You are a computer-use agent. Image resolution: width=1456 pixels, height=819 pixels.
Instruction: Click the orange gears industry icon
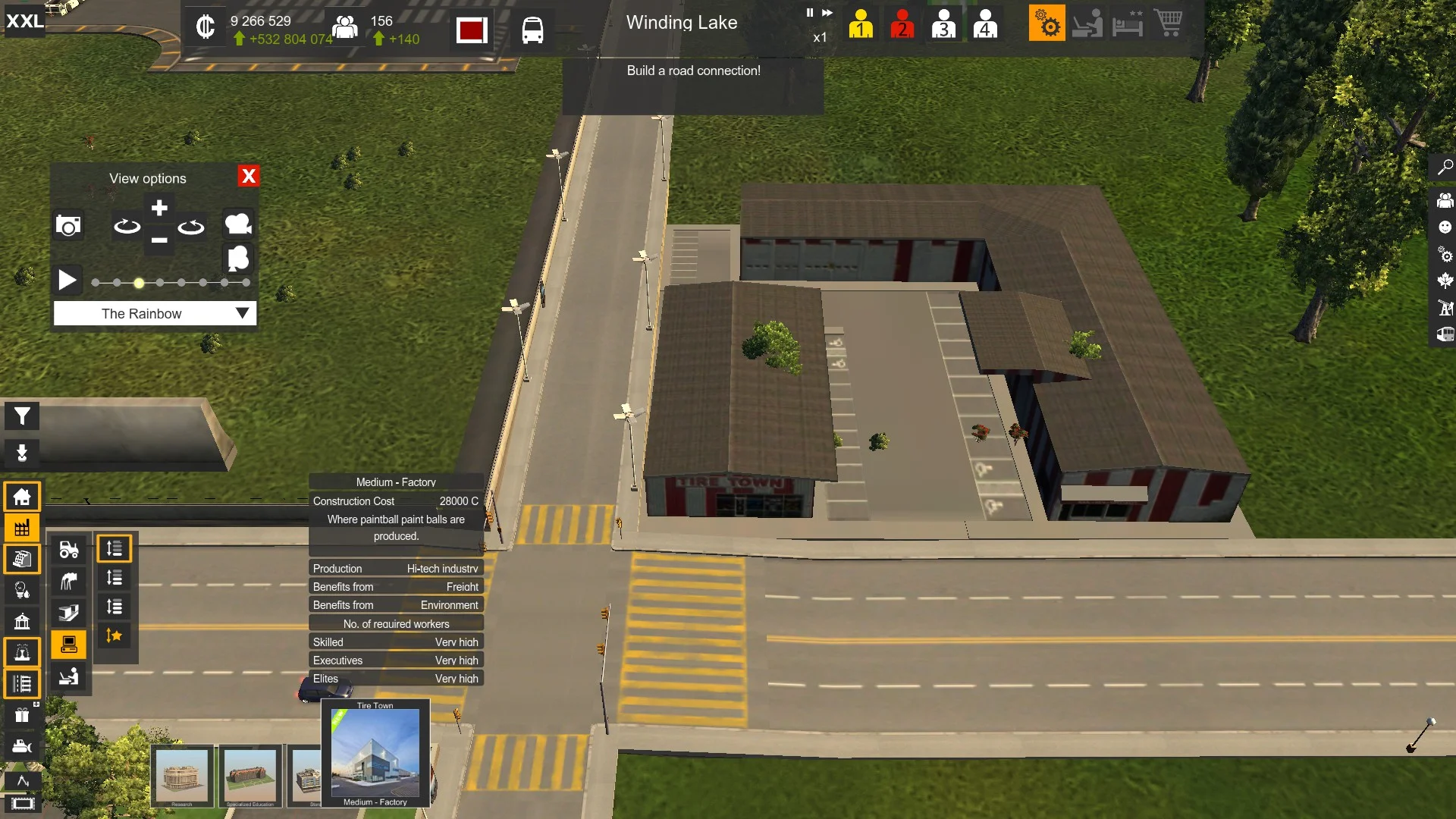[x=1046, y=24]
